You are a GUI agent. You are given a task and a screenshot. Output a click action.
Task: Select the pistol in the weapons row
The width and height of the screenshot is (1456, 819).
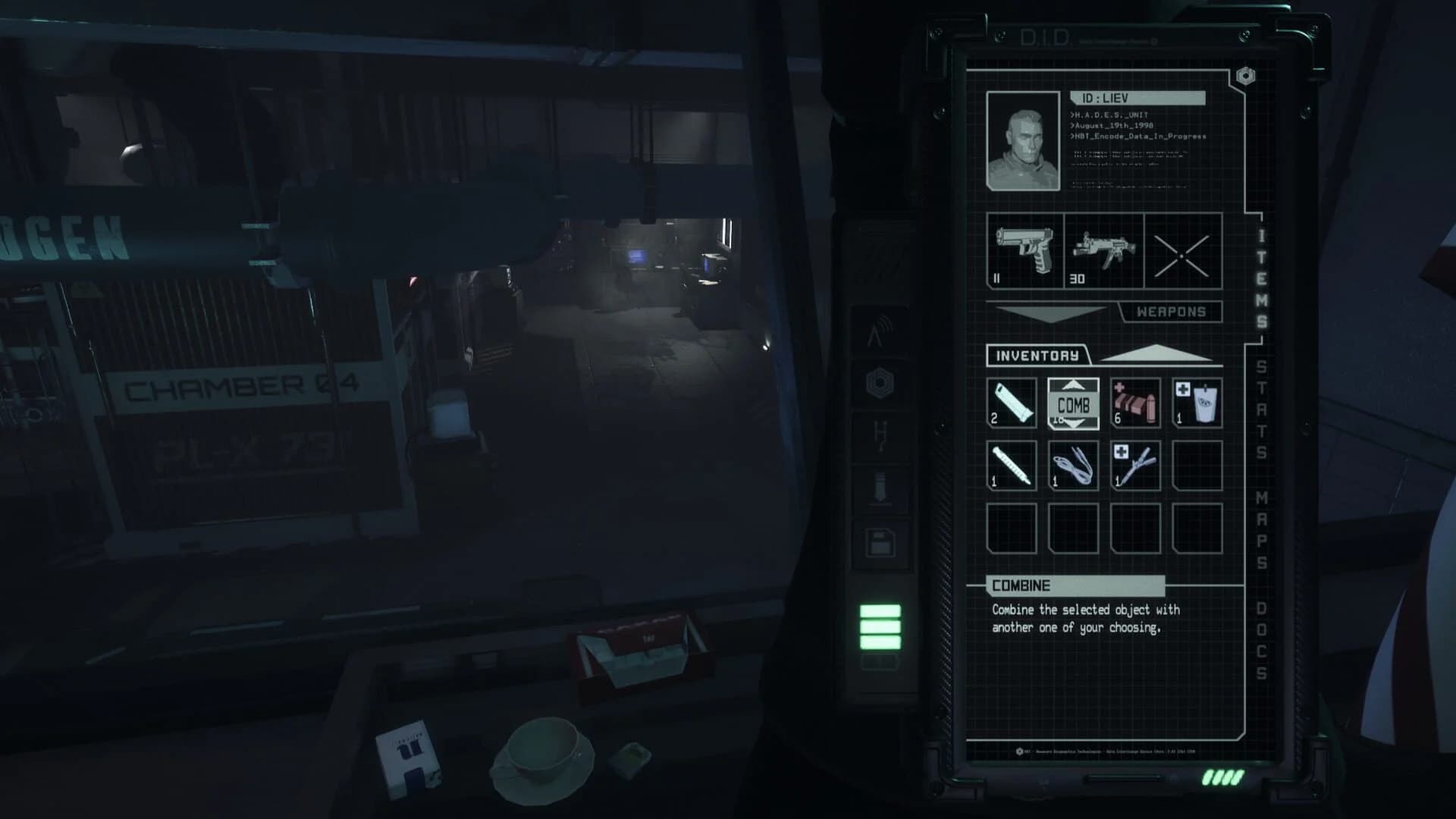pos(1022,253)
